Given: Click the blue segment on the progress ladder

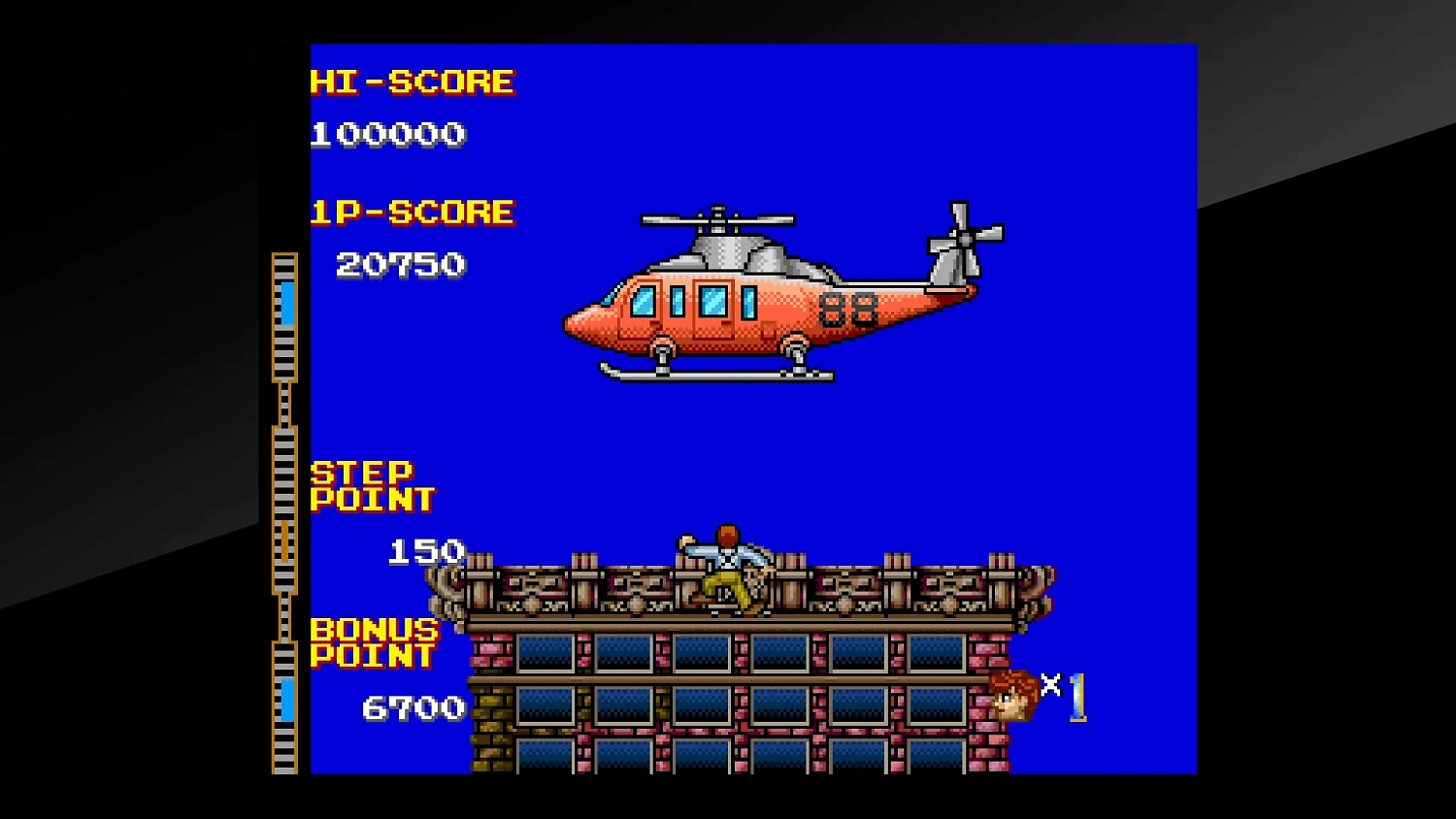Looking at the screenshot, I should (x=287, y=303).
